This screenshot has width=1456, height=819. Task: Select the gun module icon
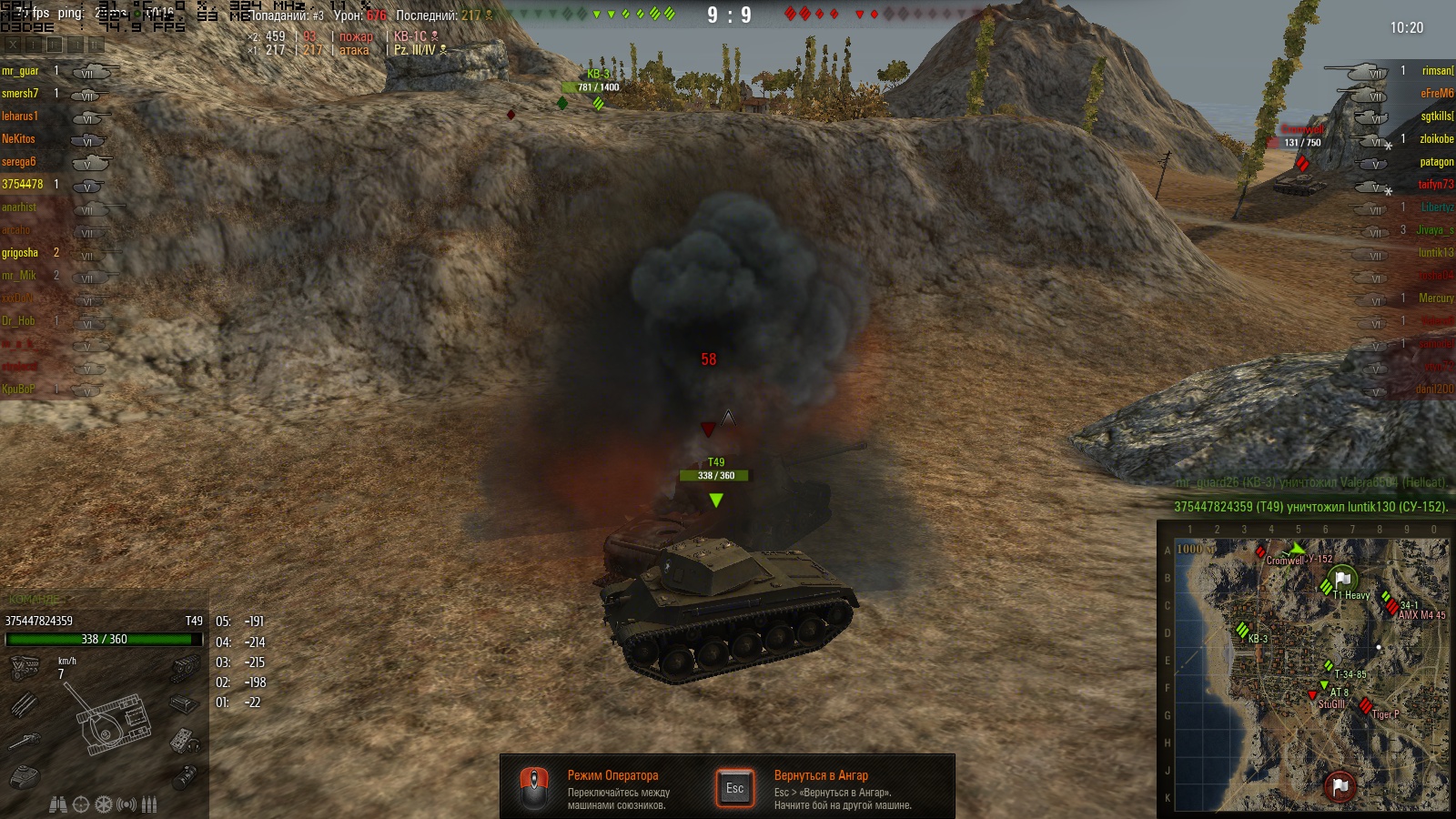coord(24,741)
